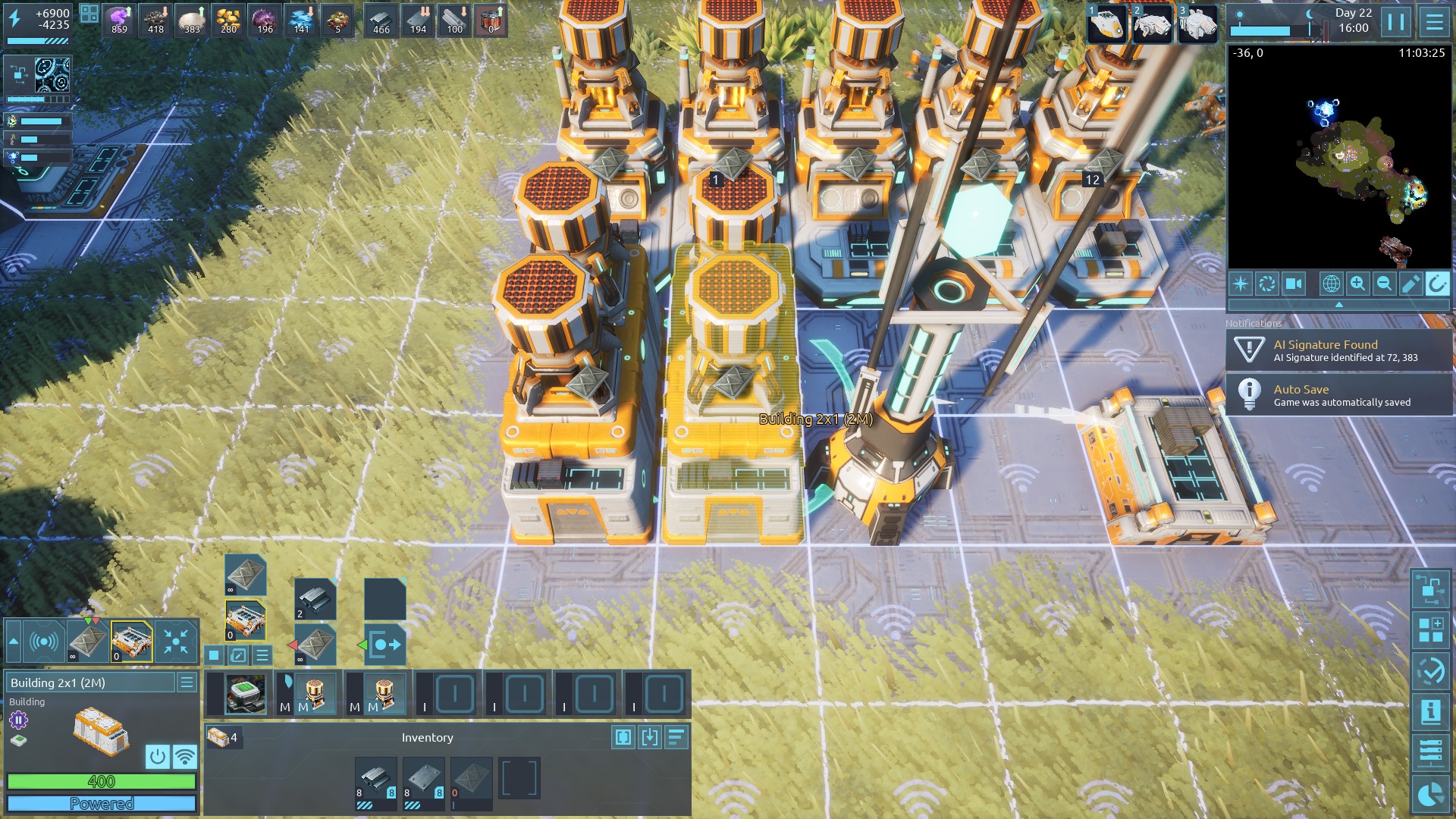Select the Auto Save notification

click(x=1338, y=395)
